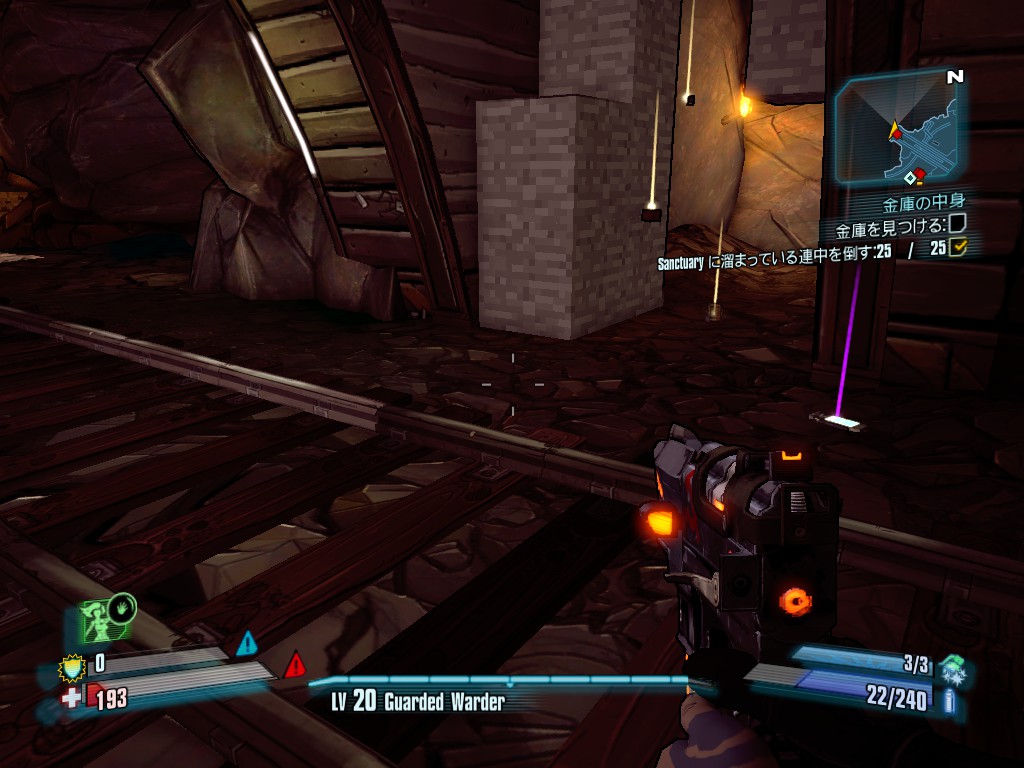Click the yellow shield badge icon

click(73, 663)
